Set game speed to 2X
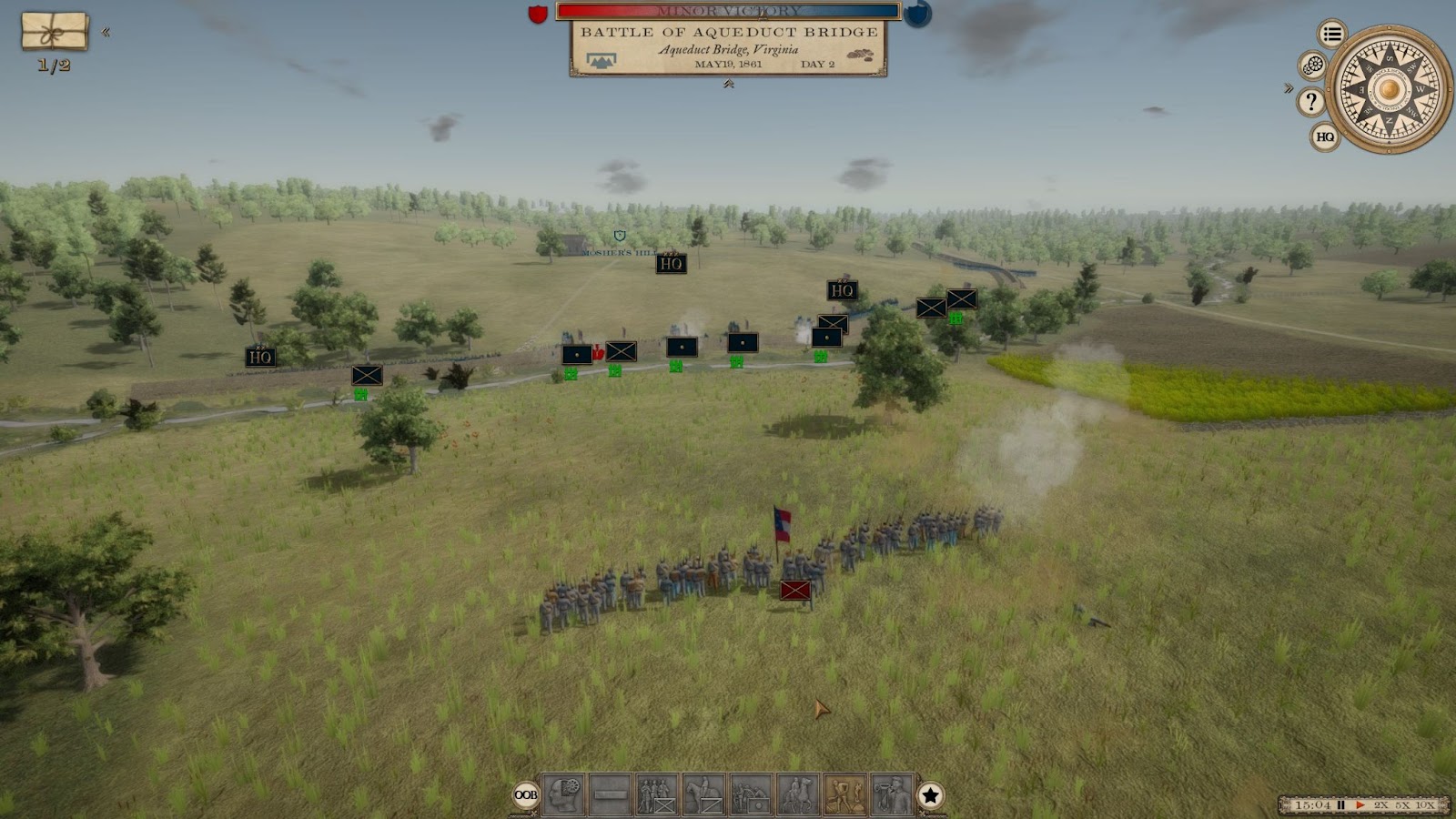The height and width of the screenshot is (819, 1456). point(1381,805)
